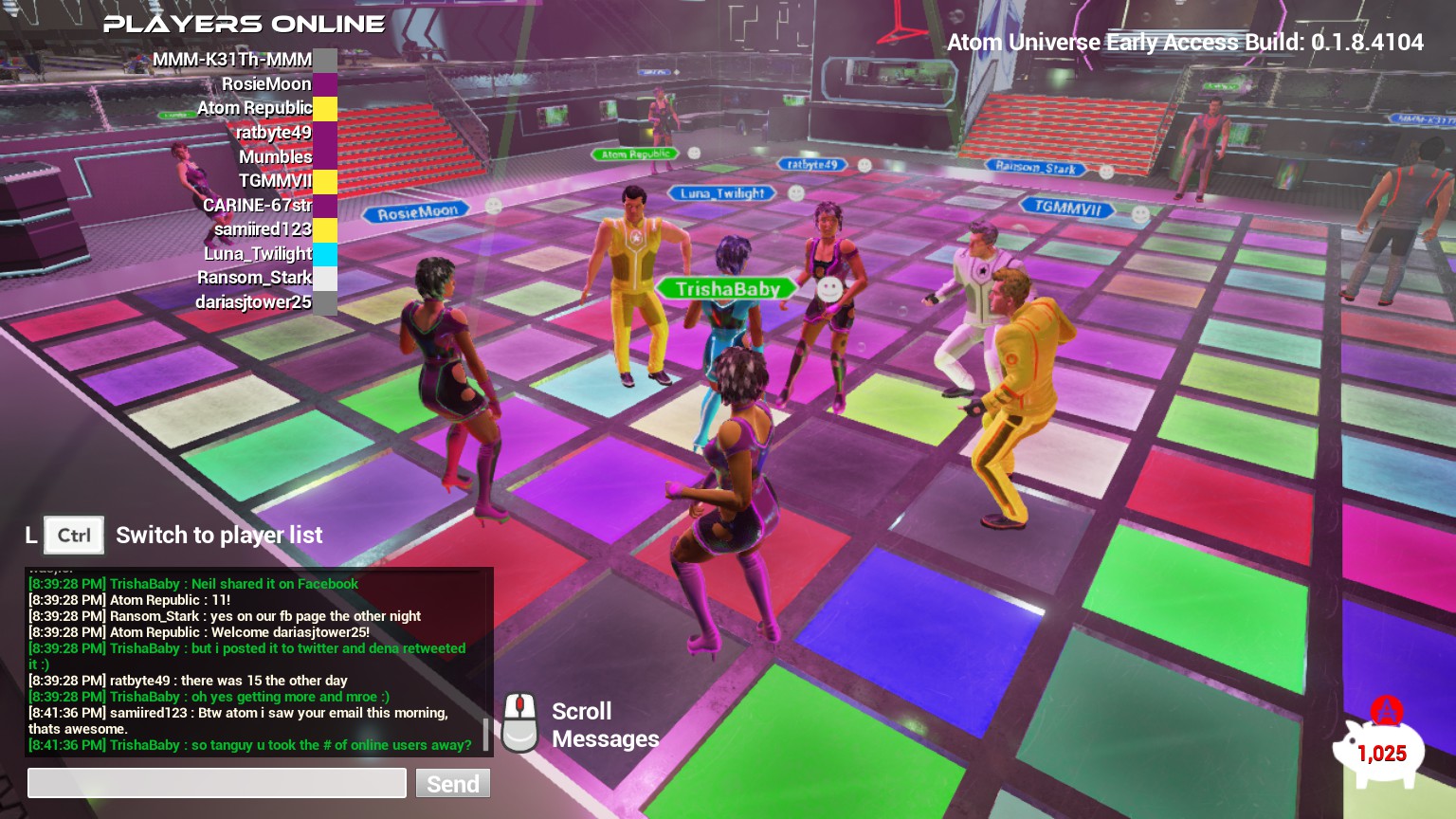Pick ratbyte49 from the players online list
The image size is (1456, 819).
(273, 133)
